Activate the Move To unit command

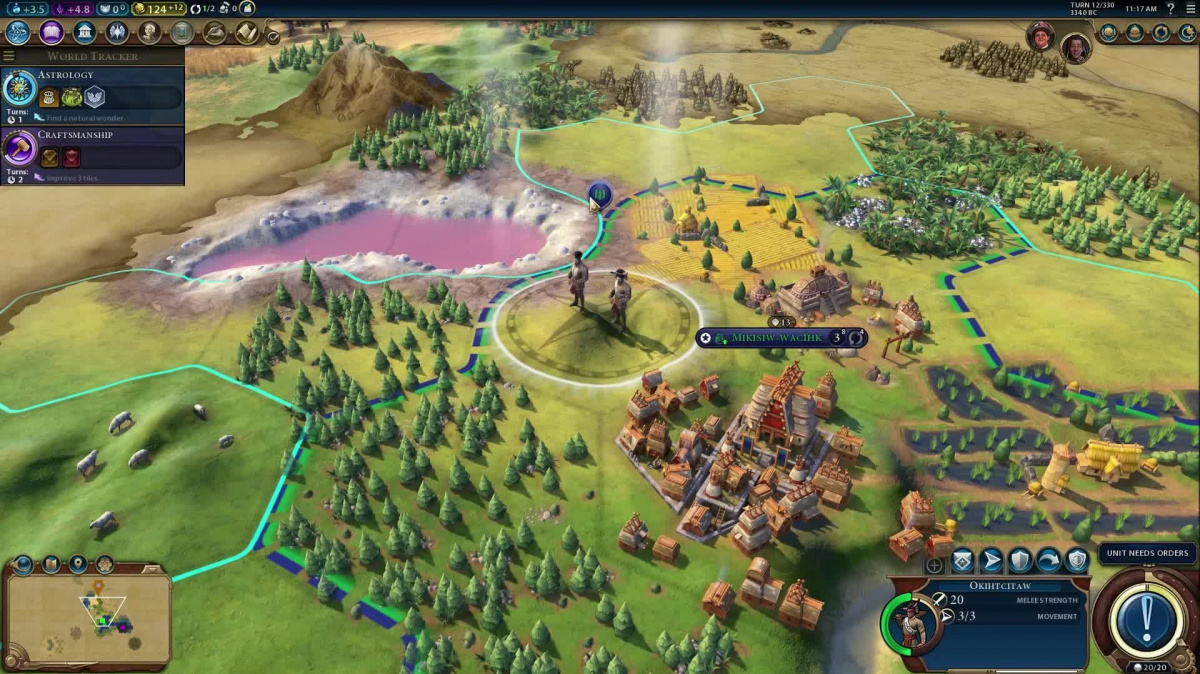click(991, 560)
